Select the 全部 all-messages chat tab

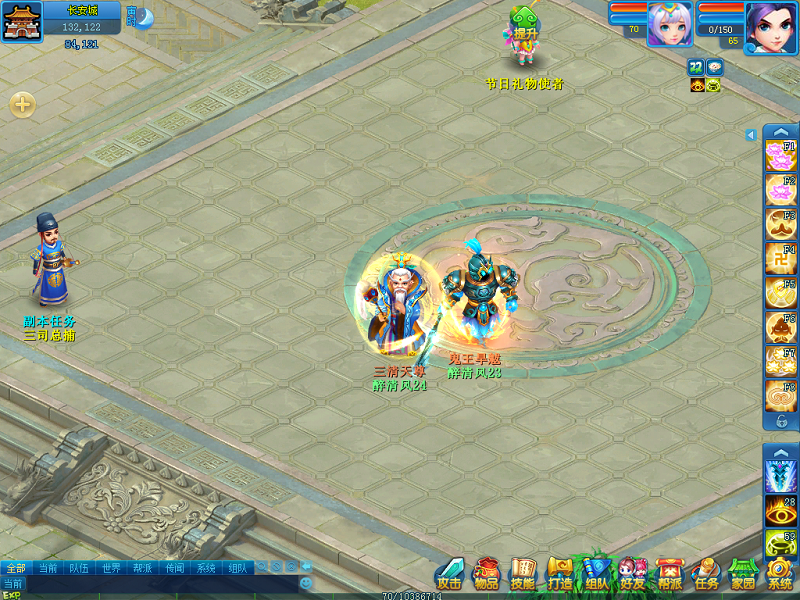pyautogui.click(x=15, y=568)
